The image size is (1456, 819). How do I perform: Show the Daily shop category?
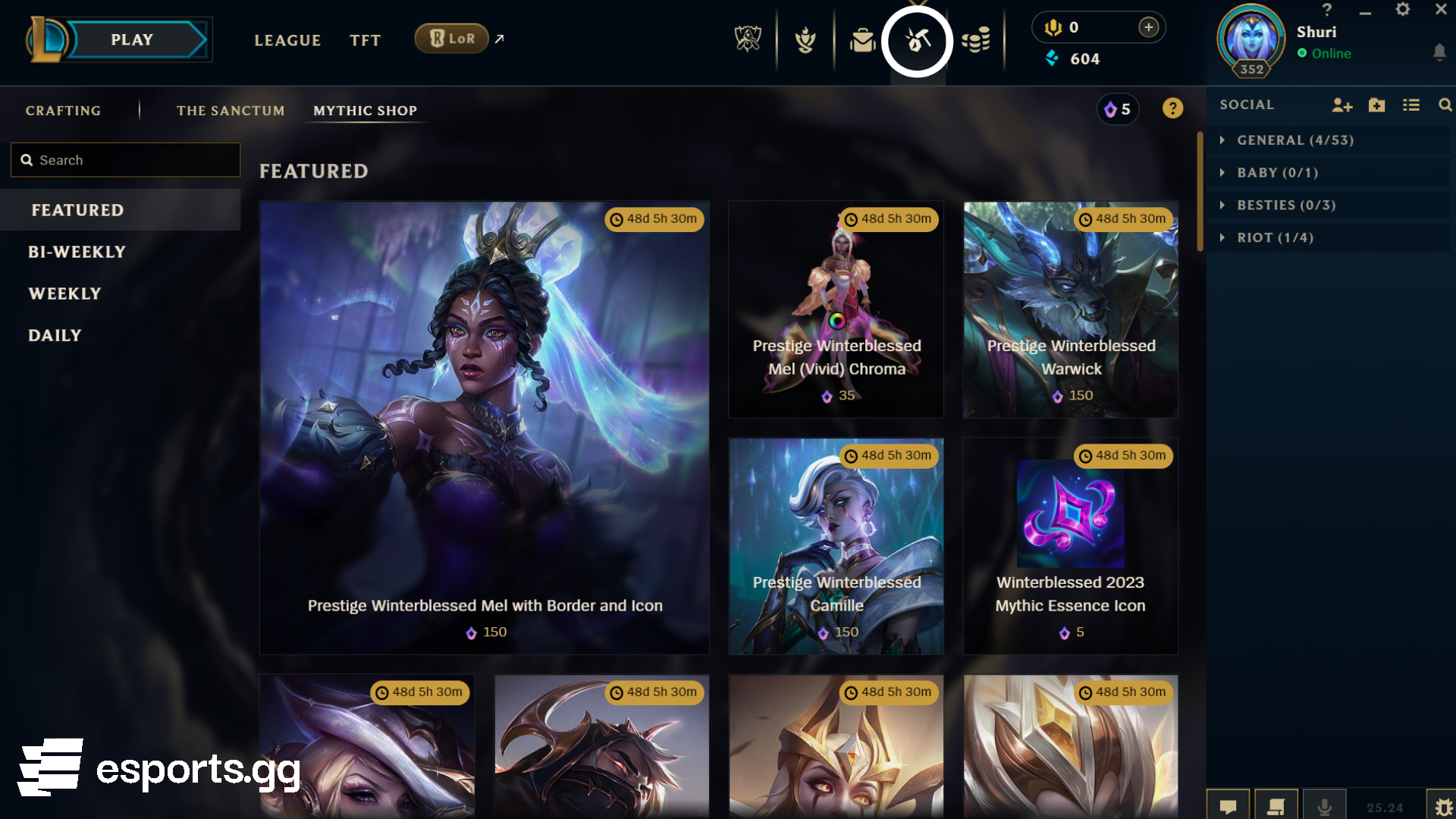[x=55, y=335]
